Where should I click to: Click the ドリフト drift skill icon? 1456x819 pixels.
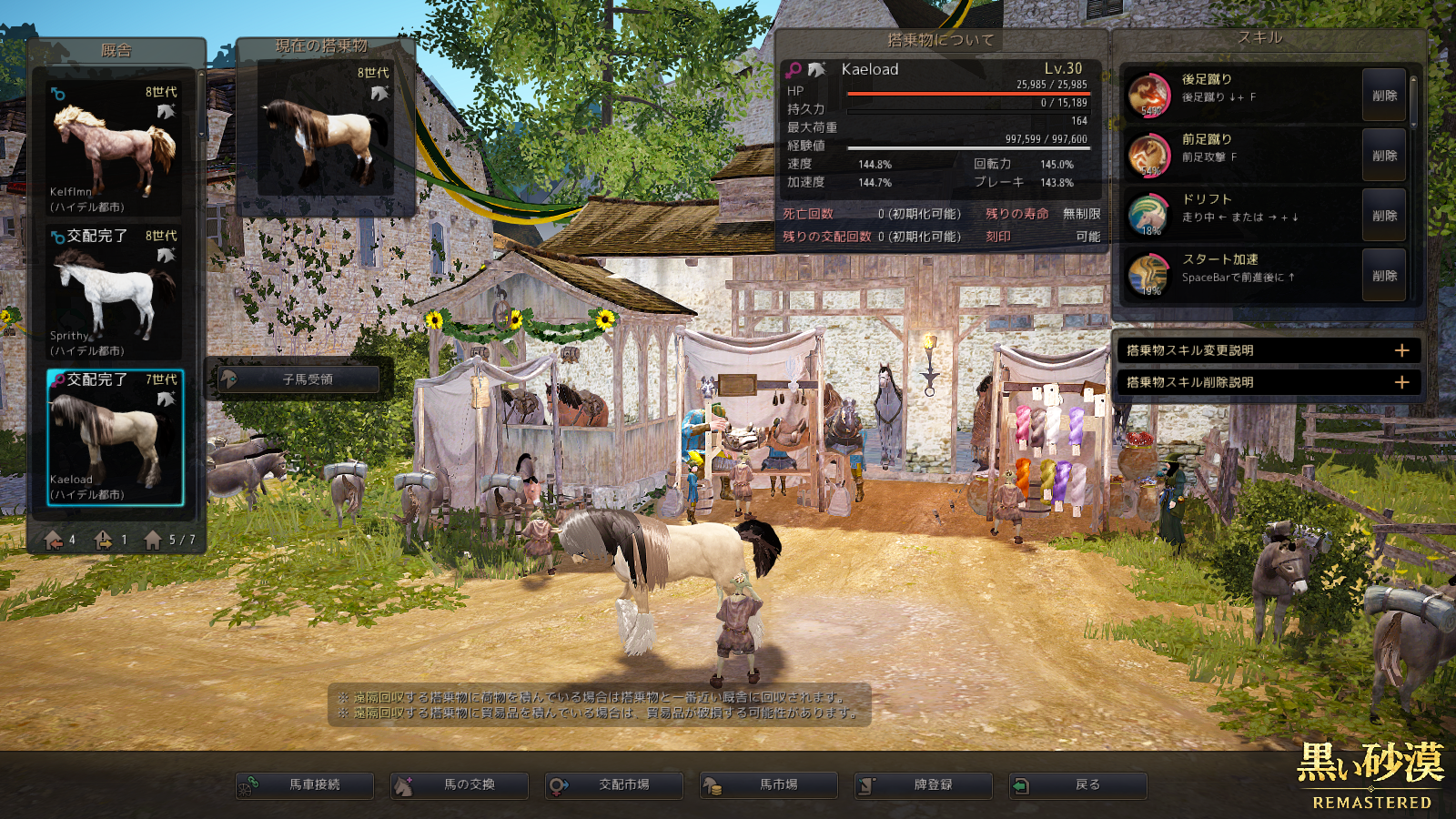[x=1148, y=216]
